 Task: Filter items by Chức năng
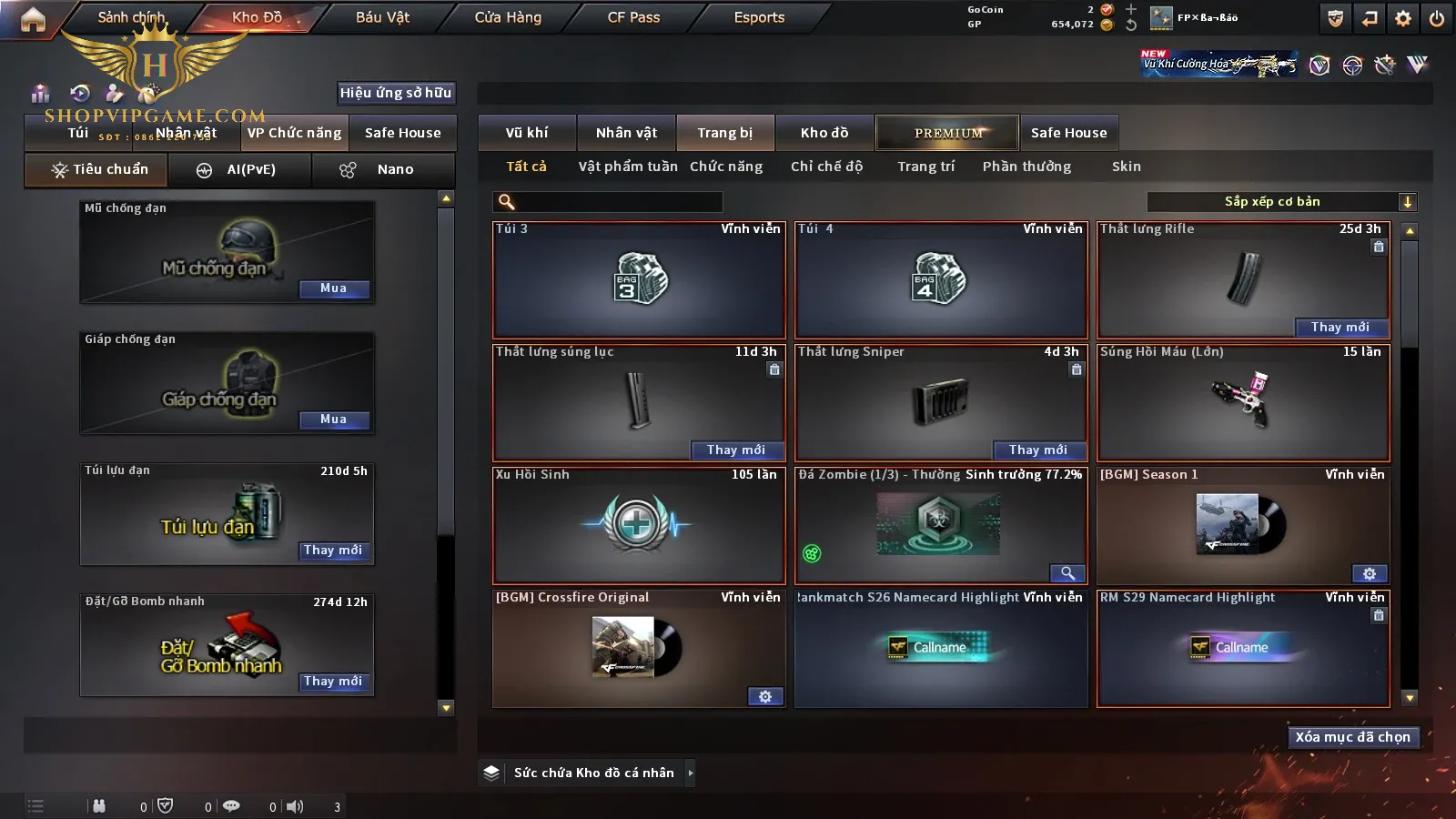tap(726, 167)
